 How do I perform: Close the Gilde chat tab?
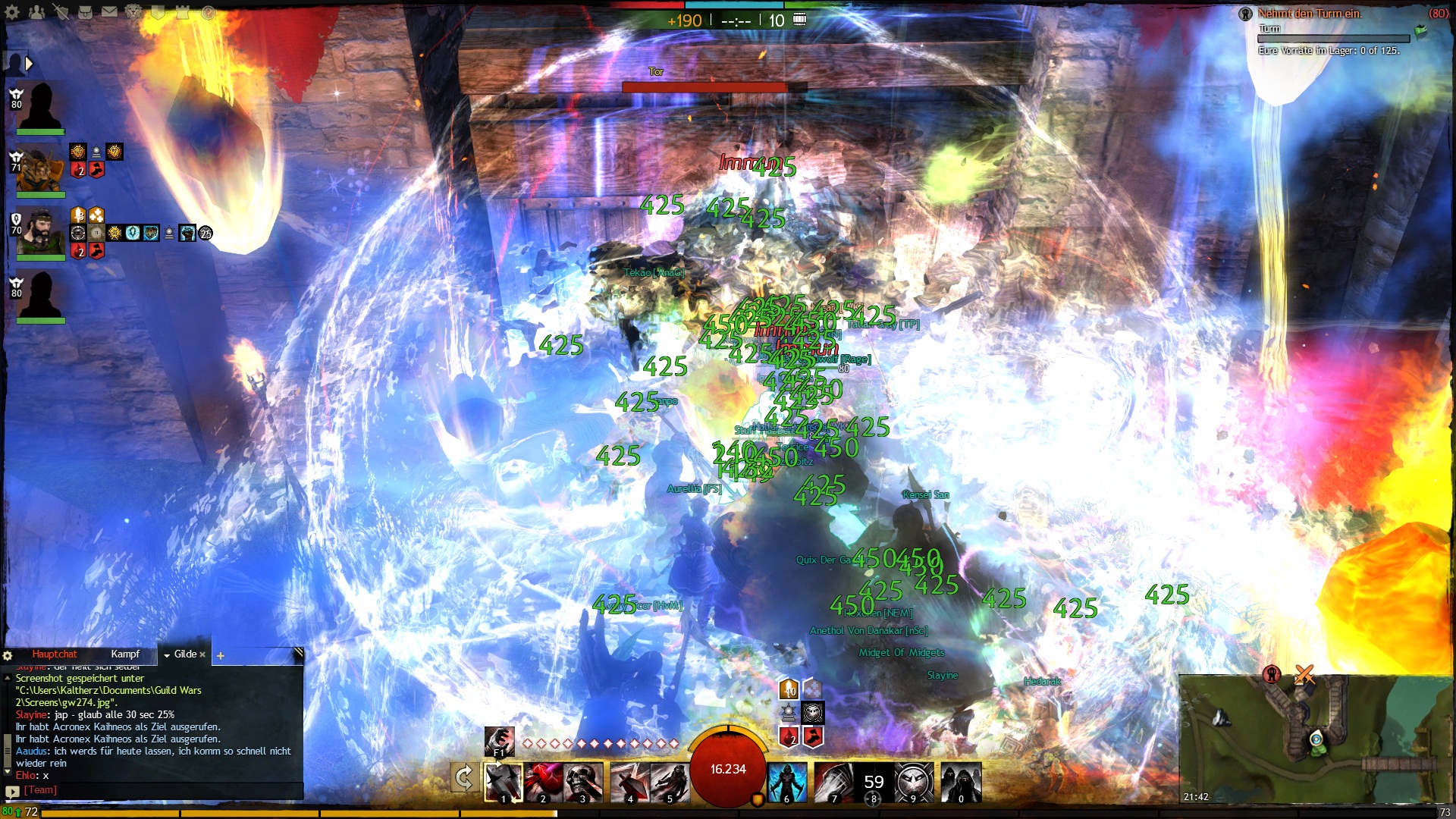pos(202,655)
